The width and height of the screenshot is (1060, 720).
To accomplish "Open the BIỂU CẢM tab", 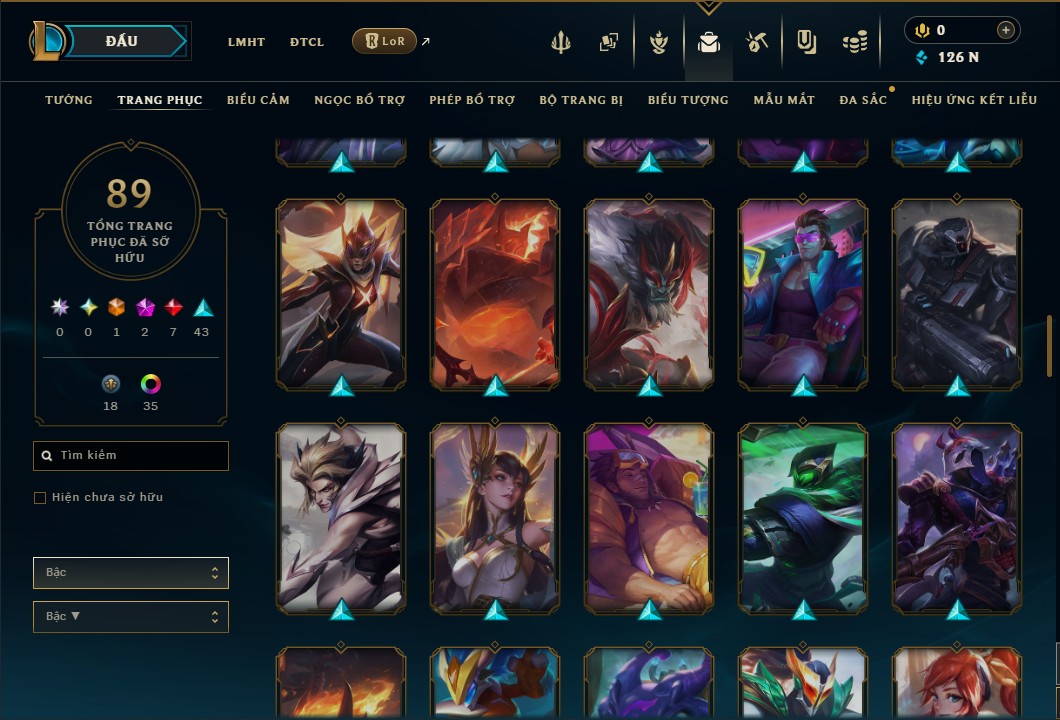I will 258,100.
